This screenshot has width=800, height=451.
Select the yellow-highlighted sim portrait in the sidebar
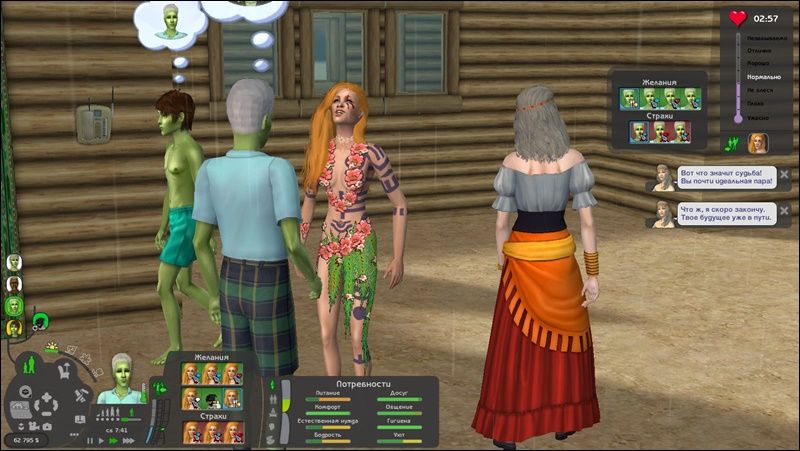[15, 327]
